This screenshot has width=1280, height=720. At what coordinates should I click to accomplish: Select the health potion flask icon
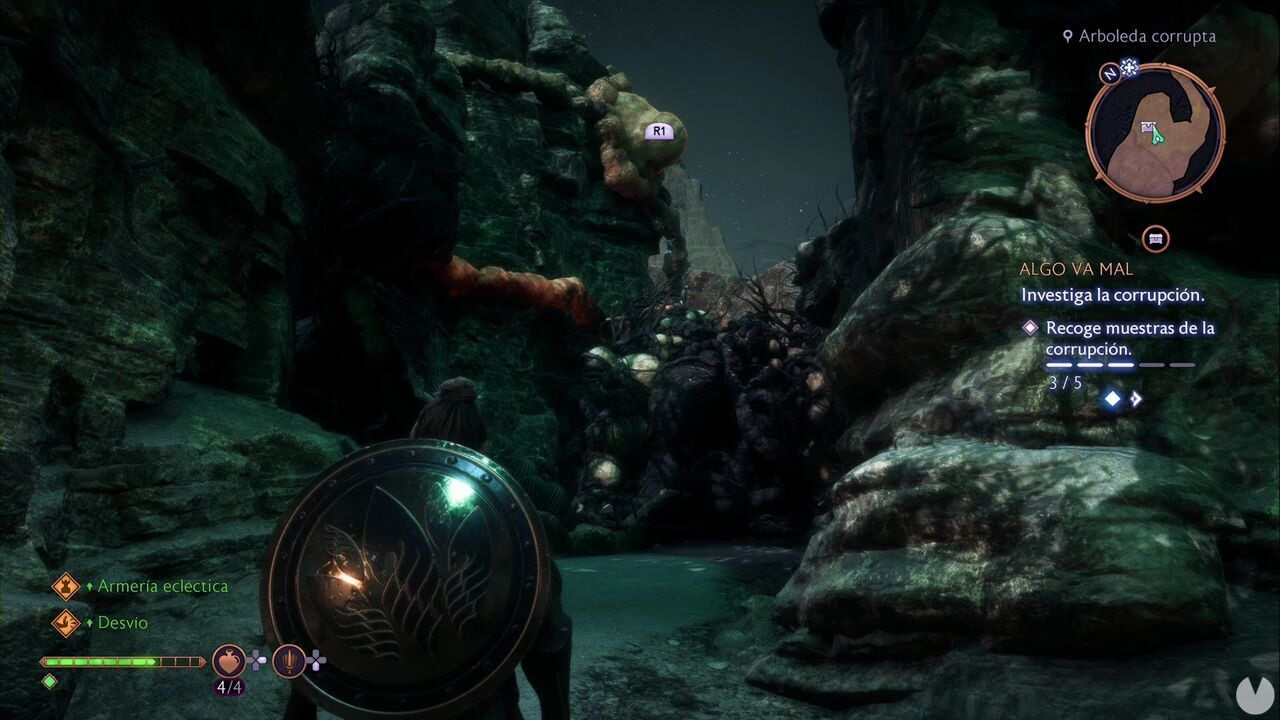click(x=229, y=662)
